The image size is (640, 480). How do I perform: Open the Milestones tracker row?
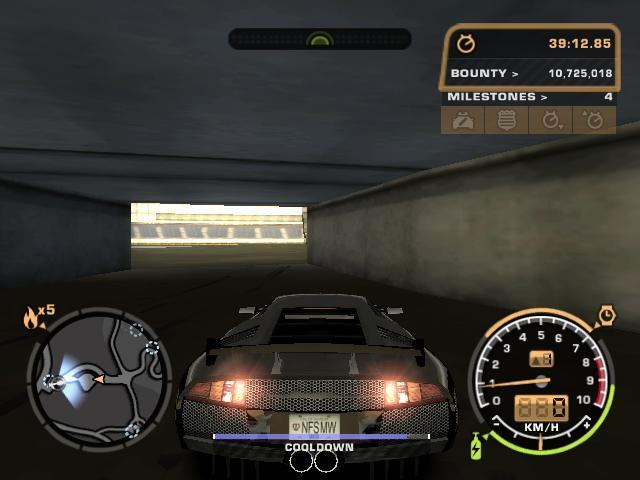pyautogui.click(x=528, y=97)
